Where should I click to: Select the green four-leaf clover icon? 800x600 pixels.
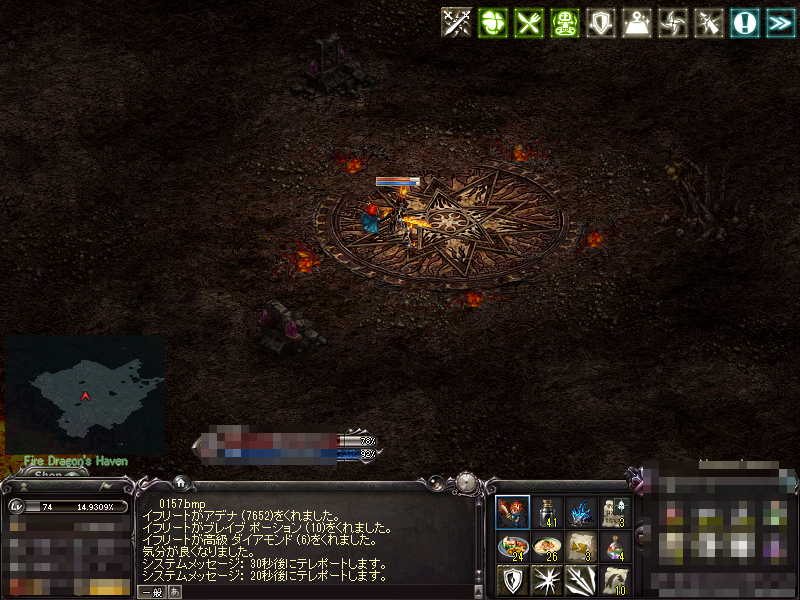[x=490, y=23]
